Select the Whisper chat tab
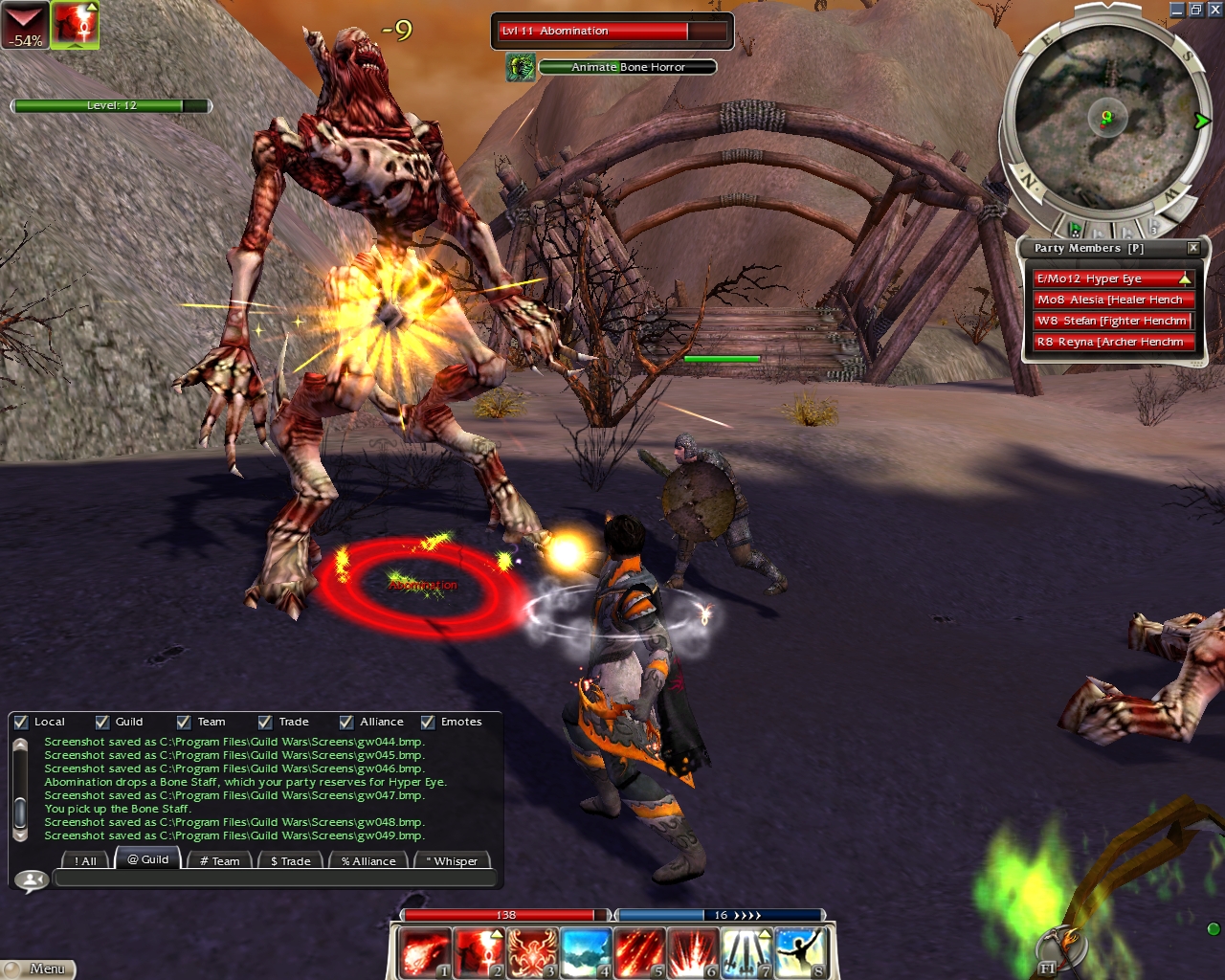 point(452,860)
